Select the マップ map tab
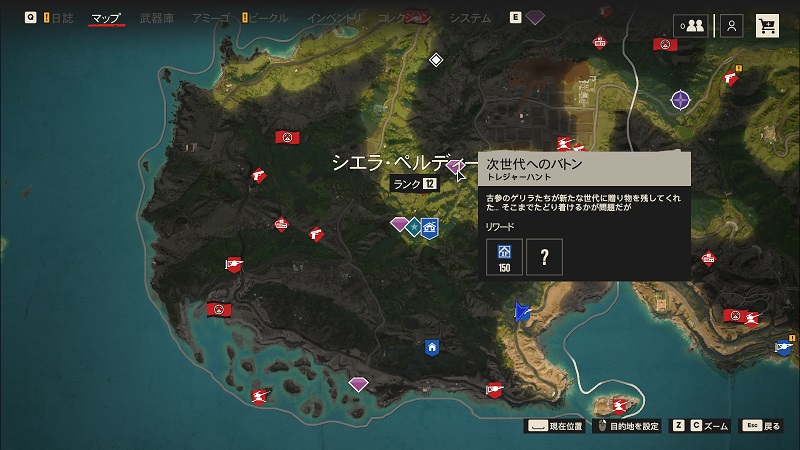800x450 pixels. click(105, 18)
